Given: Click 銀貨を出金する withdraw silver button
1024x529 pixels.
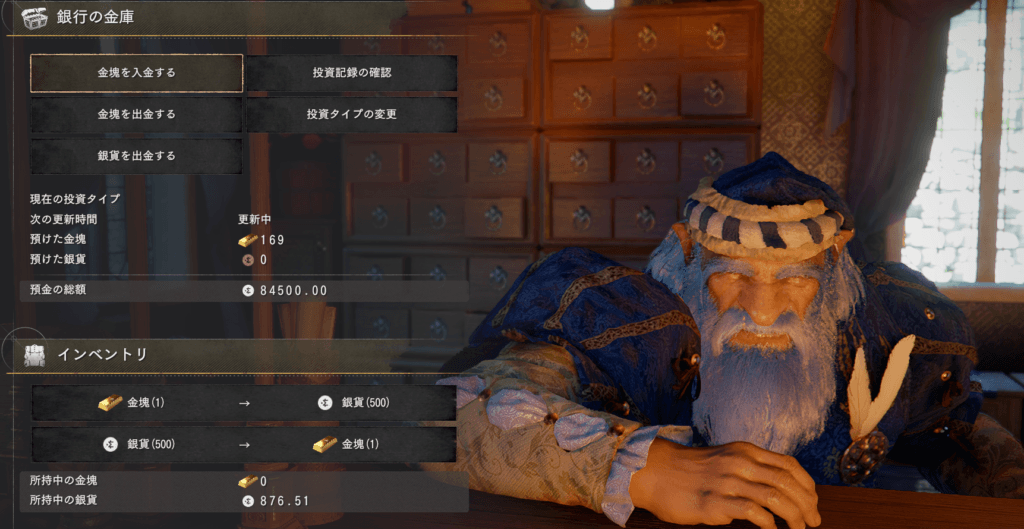Looking at the screenshot, I should tap(136, 156).
